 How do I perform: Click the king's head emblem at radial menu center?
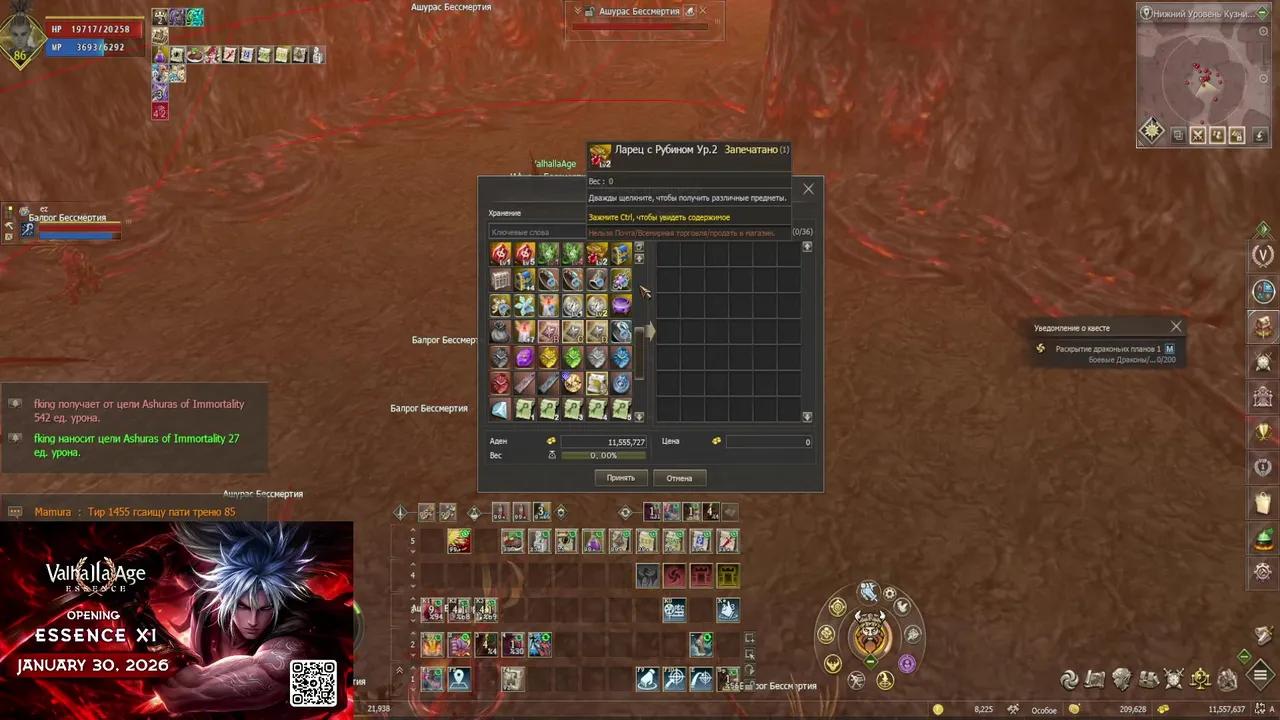(869, 631)
